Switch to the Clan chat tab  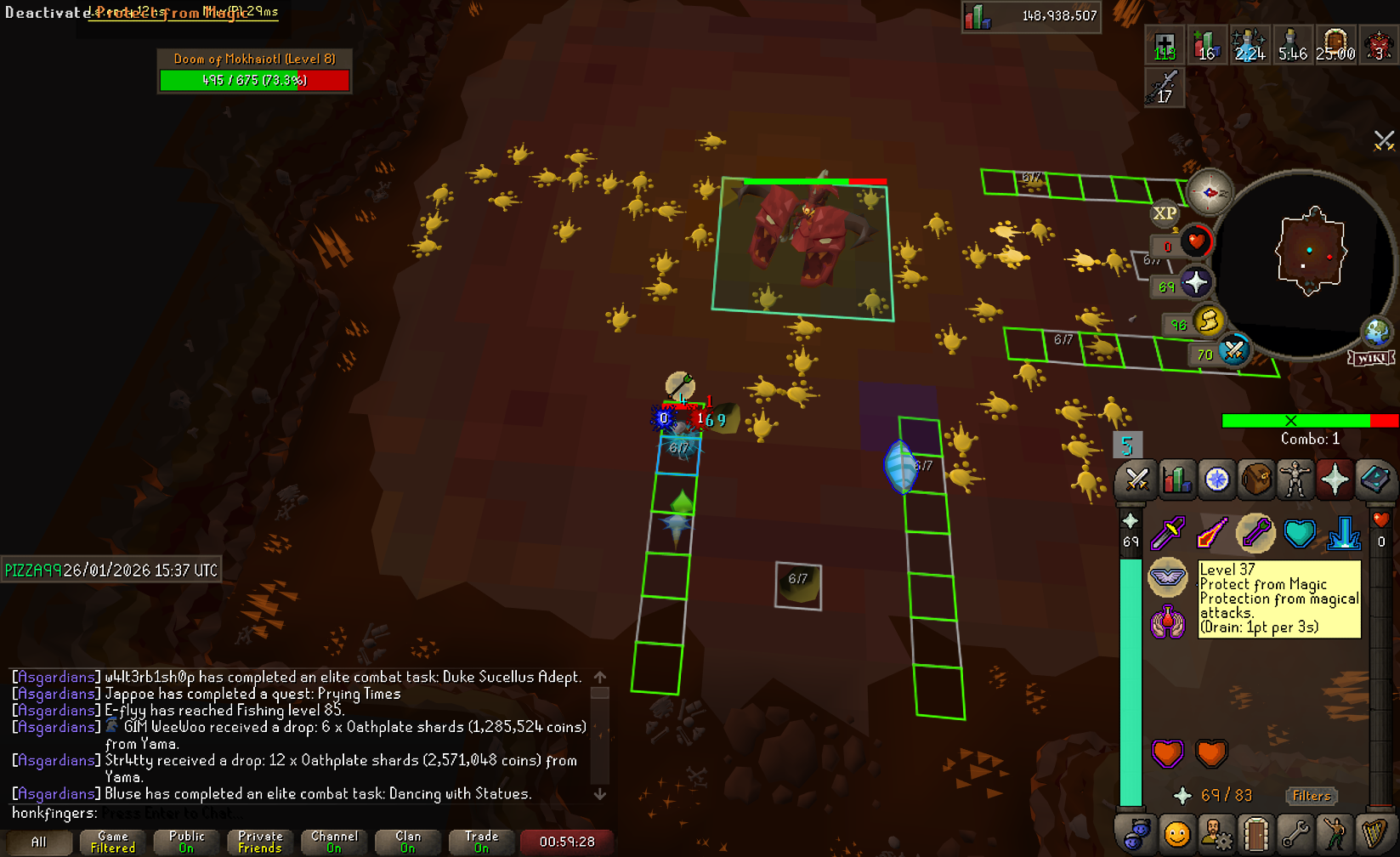[408, 842]
